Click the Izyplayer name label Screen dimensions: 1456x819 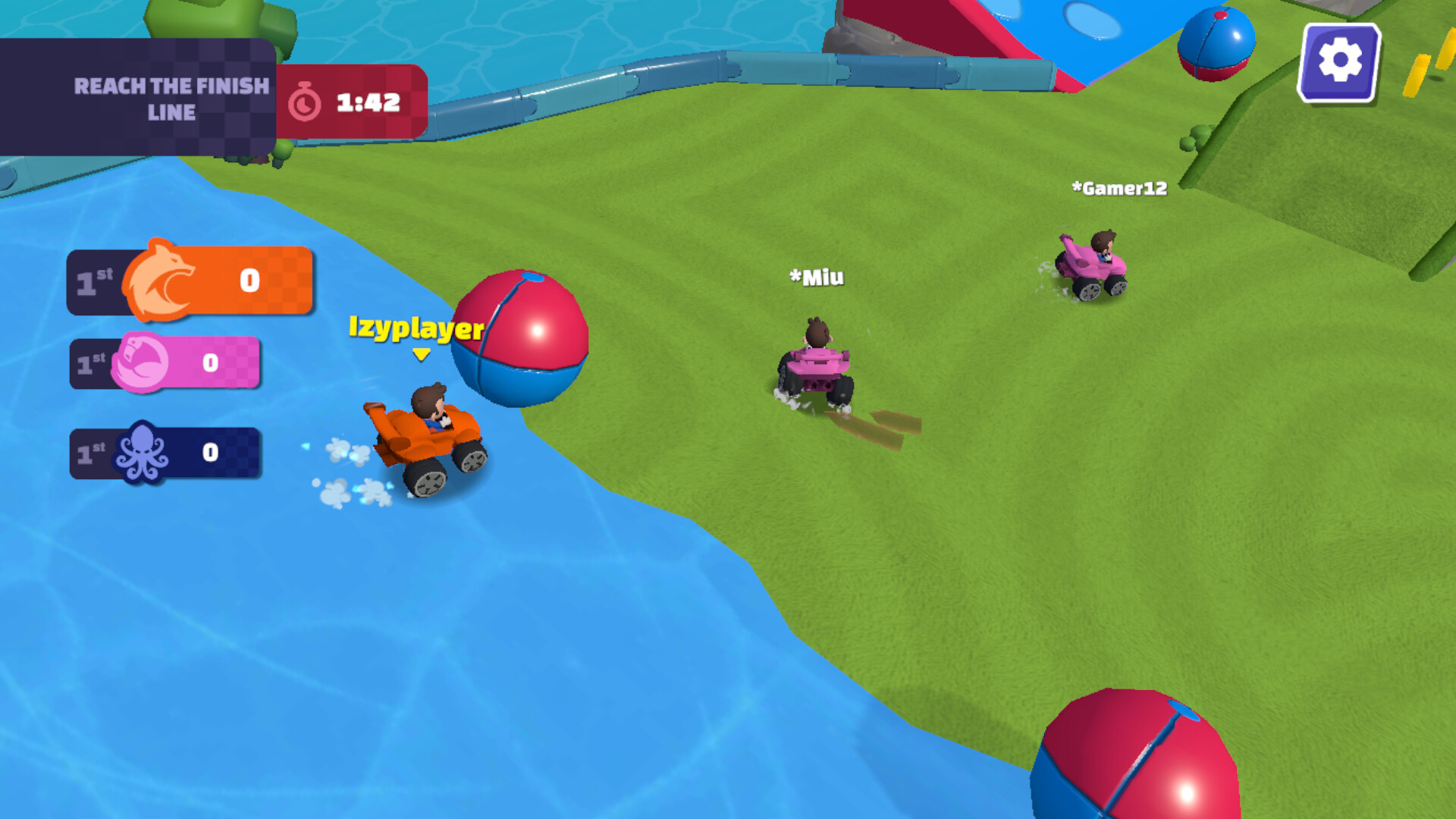tap(414, 330)
